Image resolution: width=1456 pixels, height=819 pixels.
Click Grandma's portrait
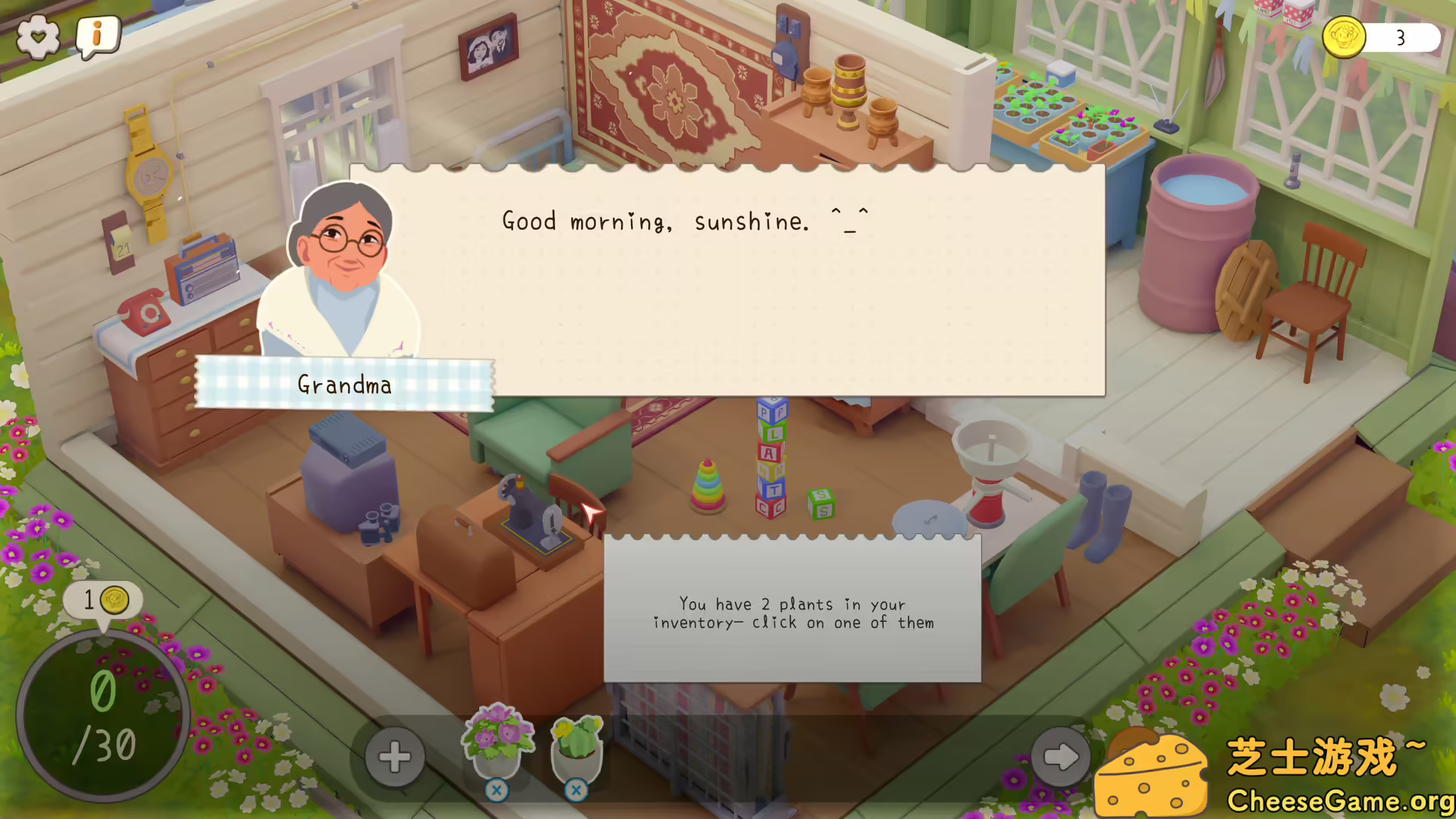point(341,250)
